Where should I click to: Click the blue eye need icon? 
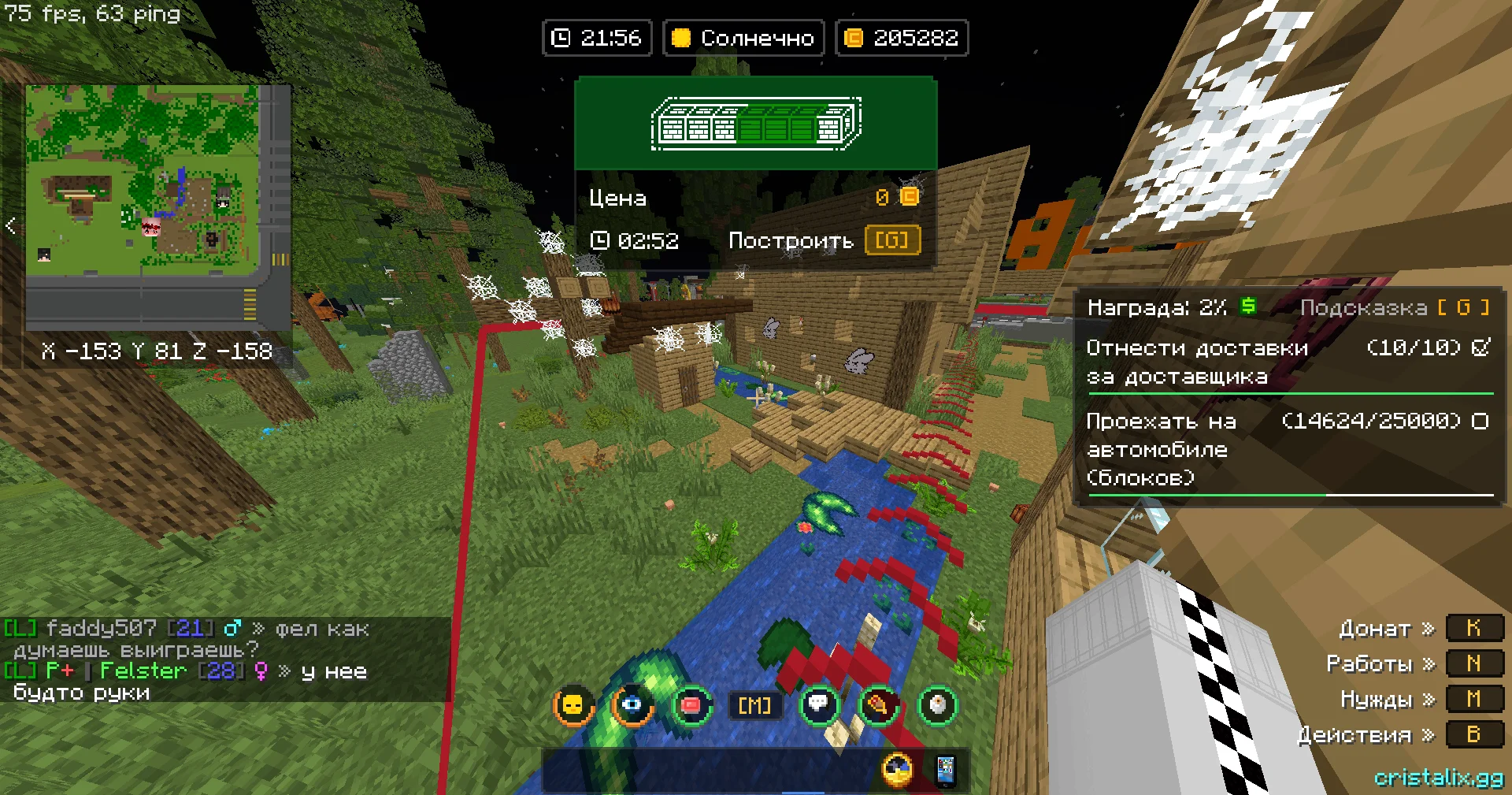pyautogui.click(x=632, y=704)
